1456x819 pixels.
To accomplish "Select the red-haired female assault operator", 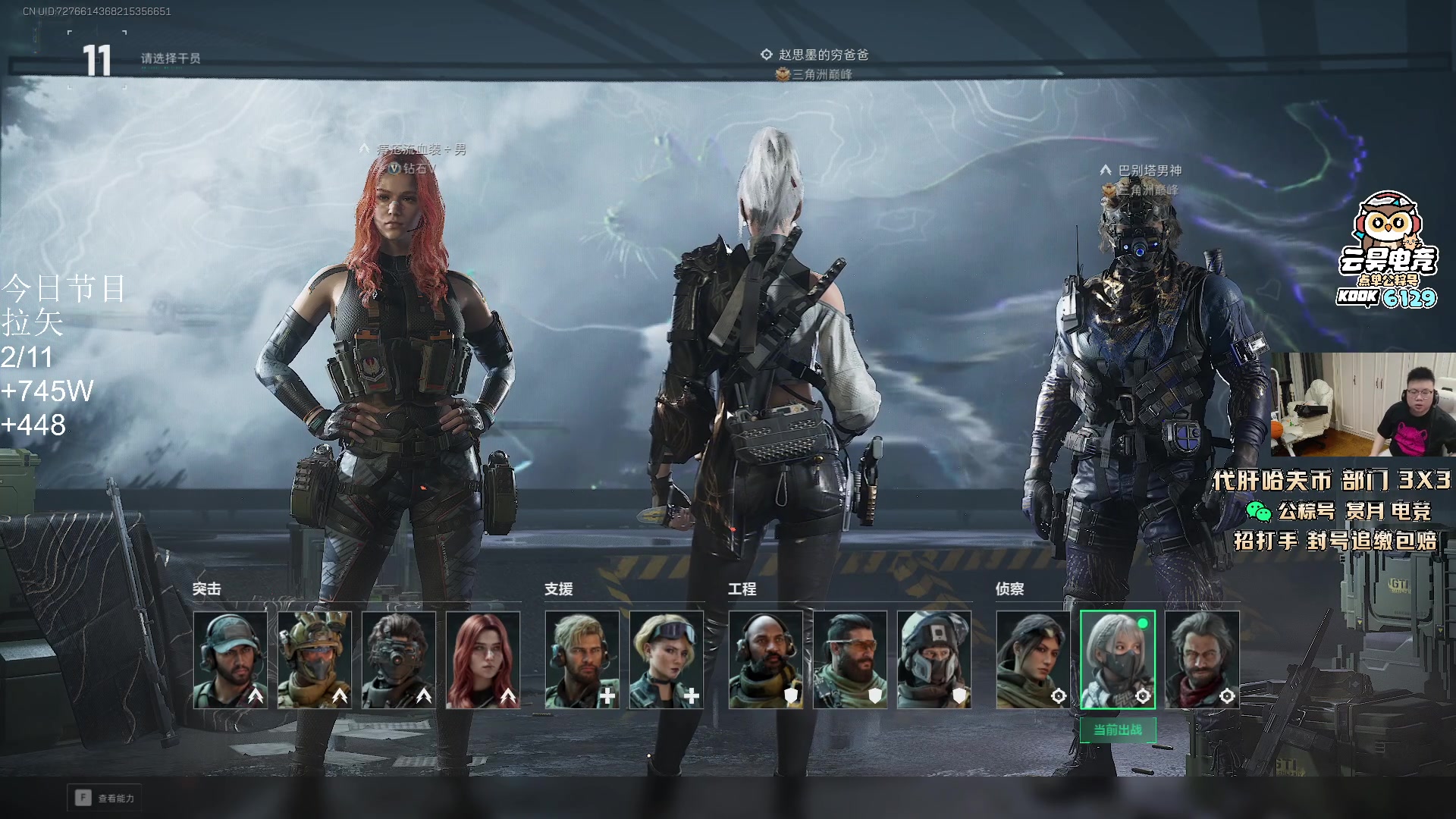I will (483, 660).
